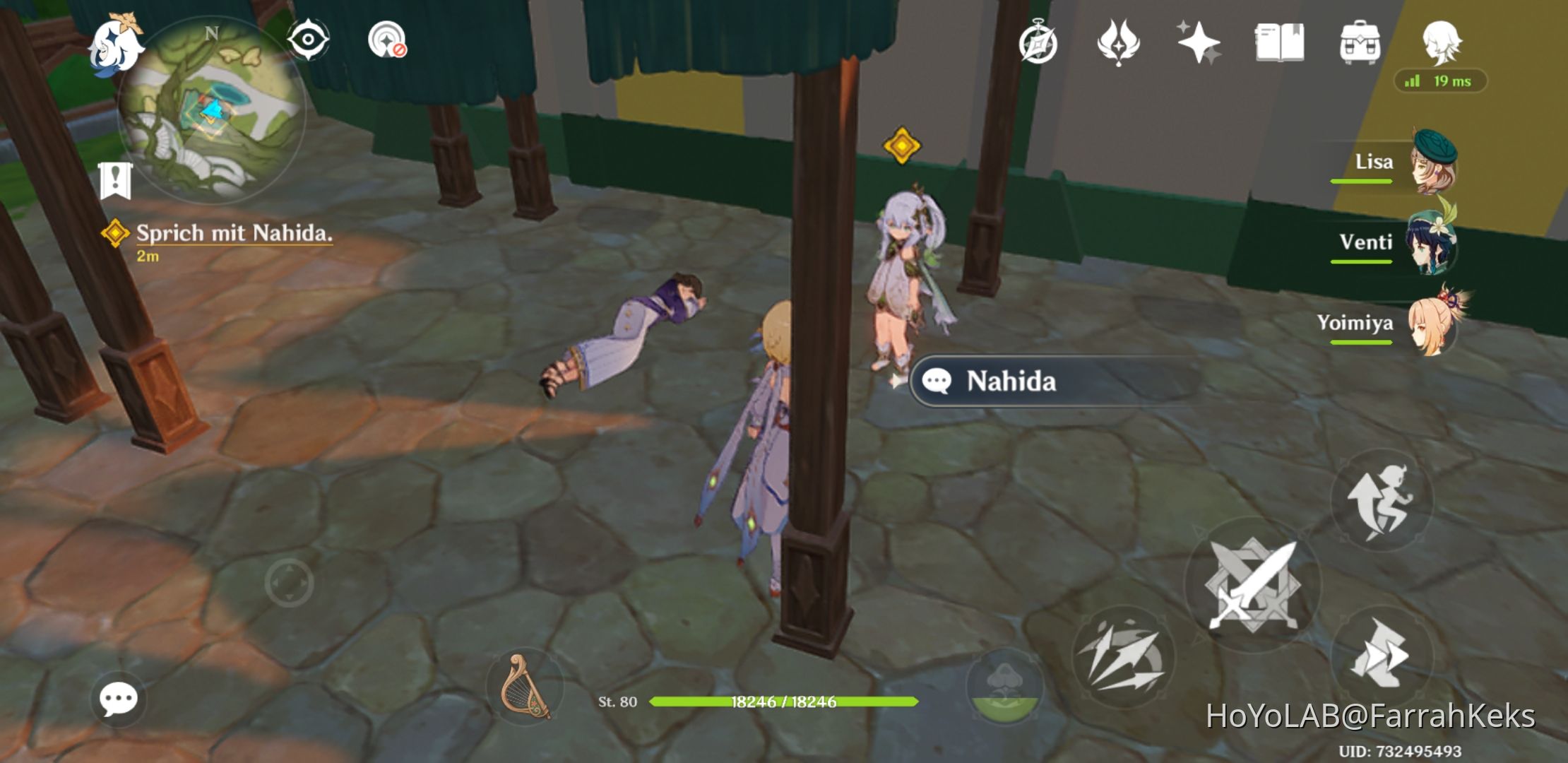Viewport: 1568px width, 763px height.
Task: Open the in-game chat bubble
Action: click(x=119, y=698)
